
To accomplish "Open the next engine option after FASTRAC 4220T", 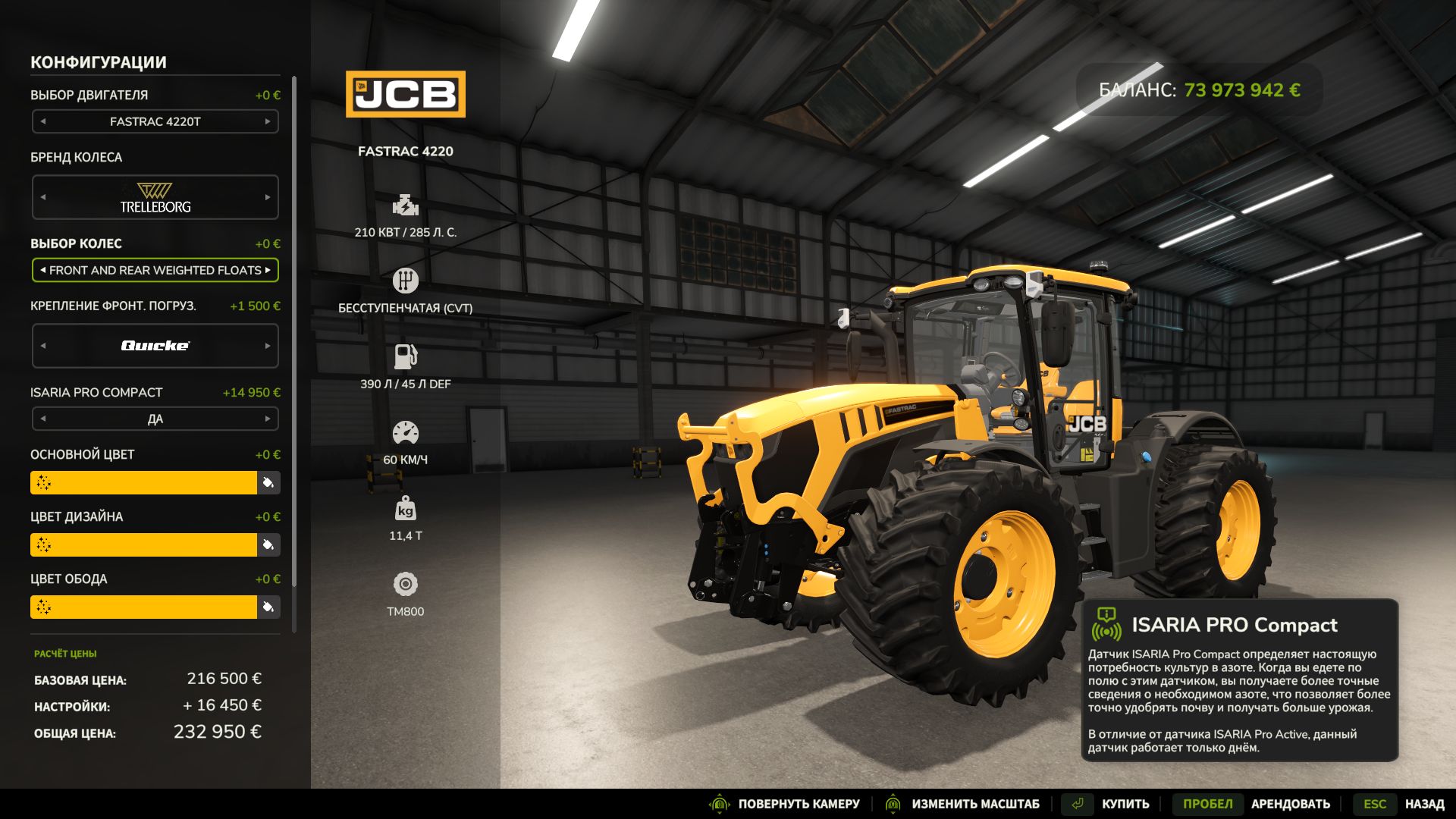I will click(269, 121).
